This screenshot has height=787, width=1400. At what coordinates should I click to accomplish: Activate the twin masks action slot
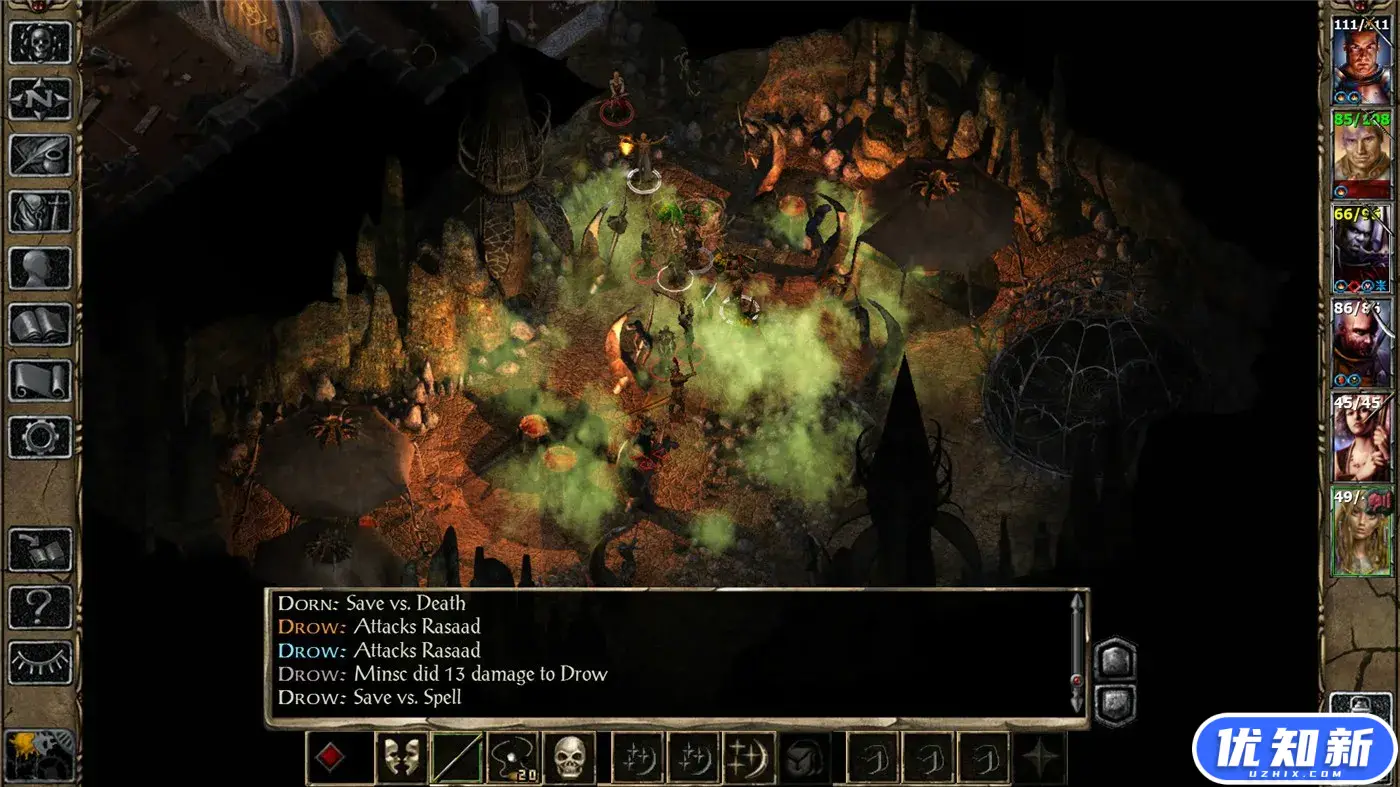point(401,757)
